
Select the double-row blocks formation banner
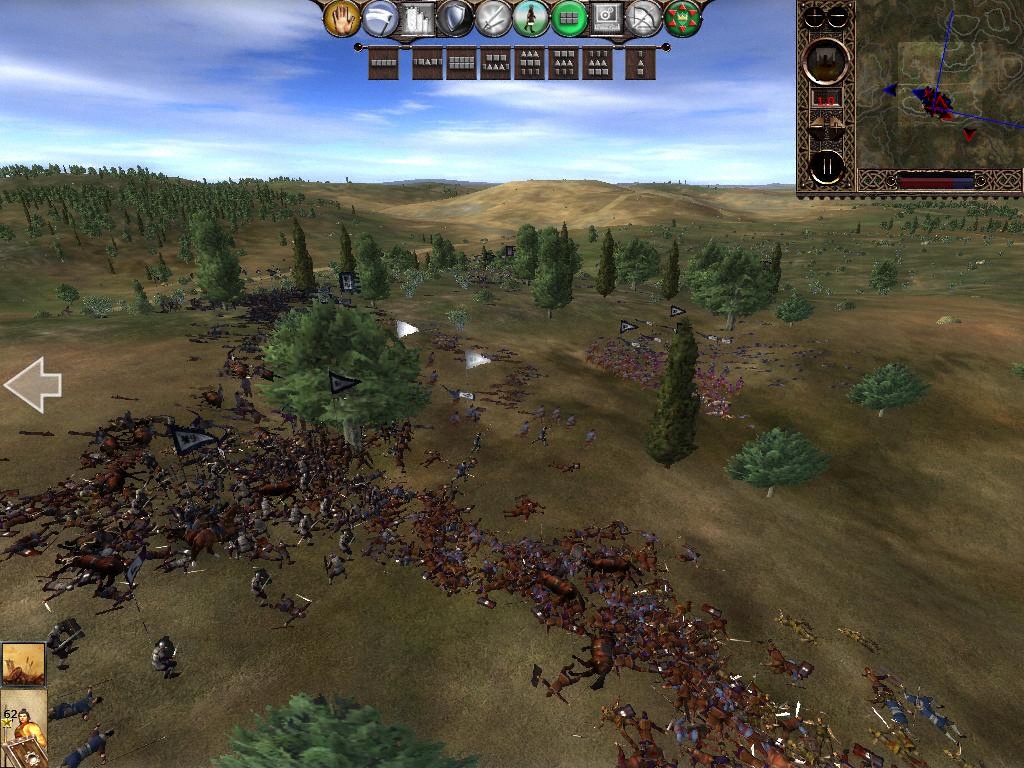click(462, 64)
